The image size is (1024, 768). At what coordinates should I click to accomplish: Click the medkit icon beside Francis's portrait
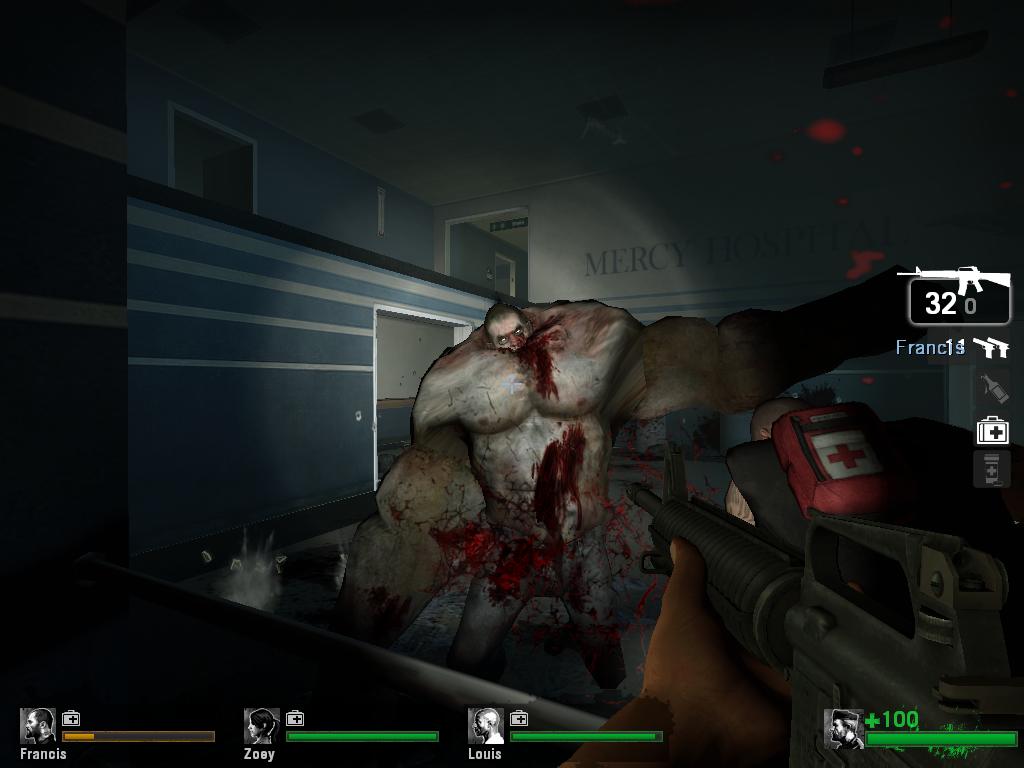click(x=71, y=718)
